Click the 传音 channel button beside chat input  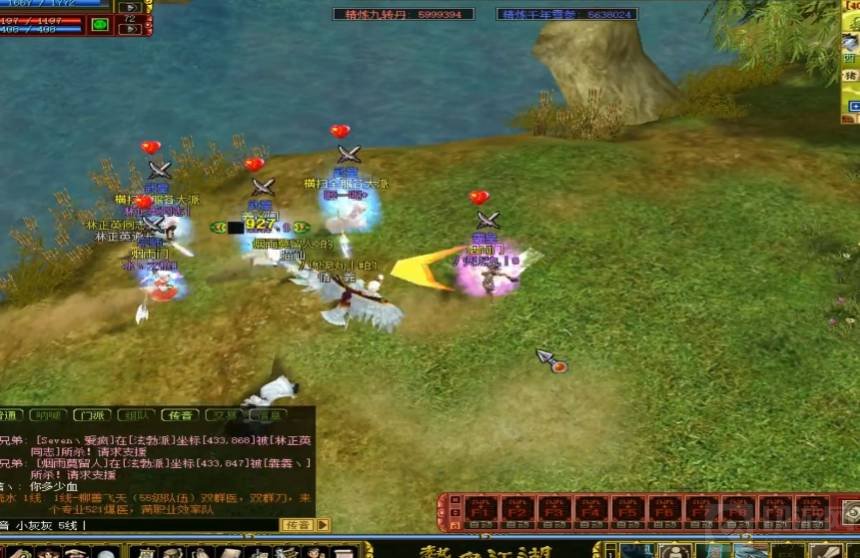[297, 525]
